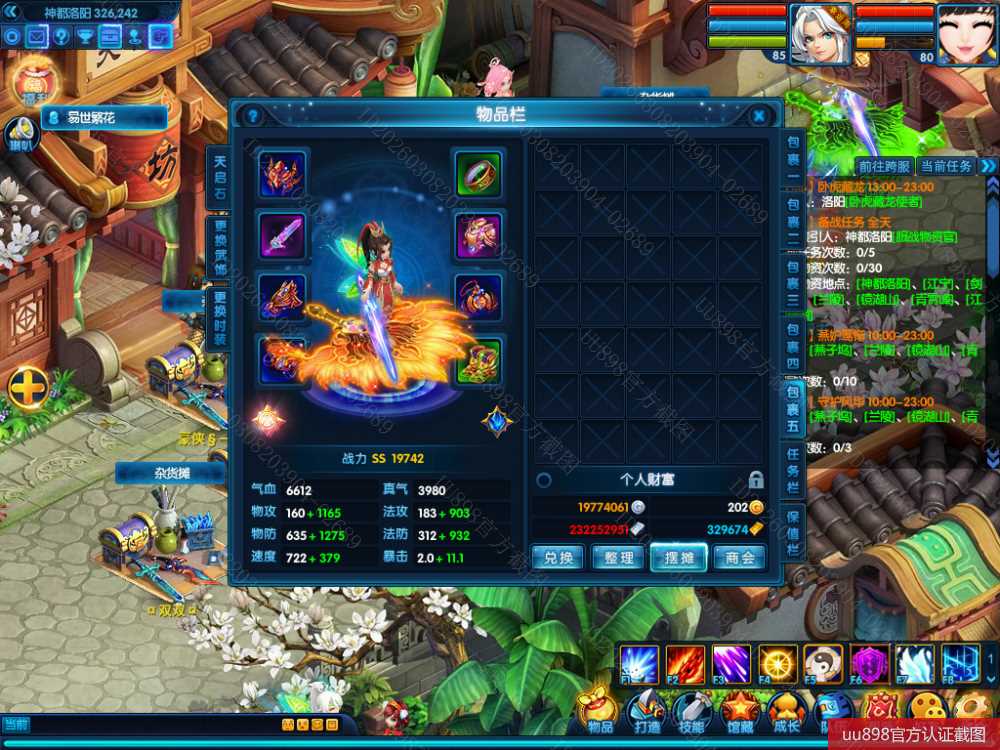Open the inventory help question mark
Viewport: 1000px width, 750px height.
(253, 116)
